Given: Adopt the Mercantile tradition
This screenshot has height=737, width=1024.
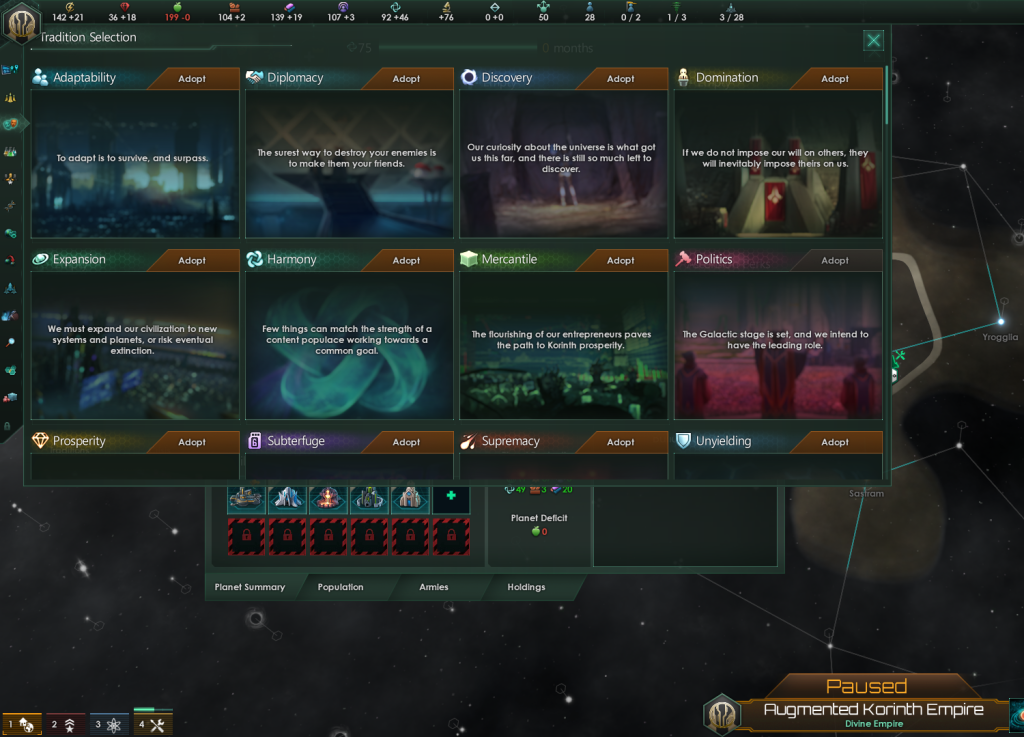Looking at the screenshot, I should 620,261.
